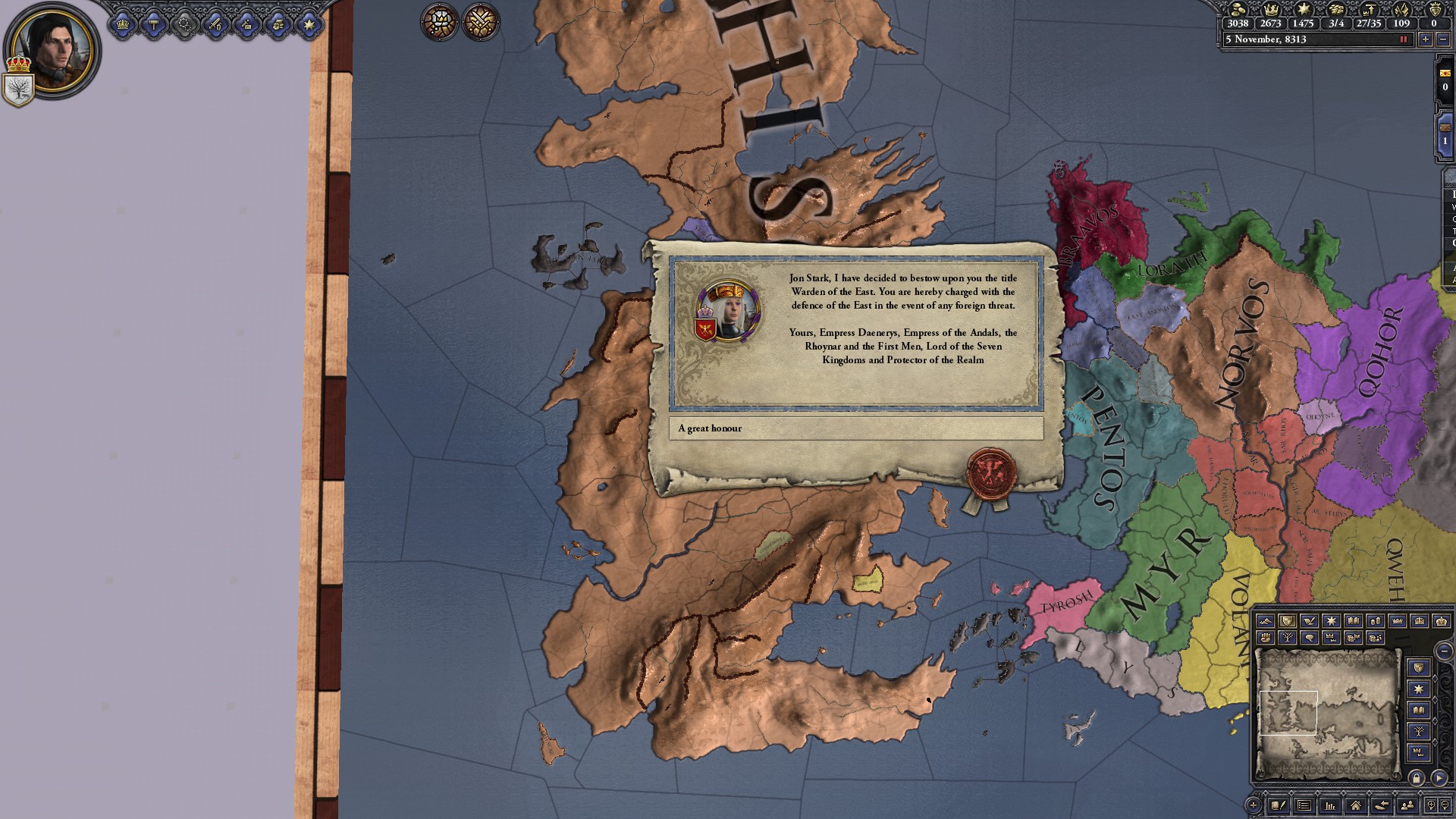Increase game speed with plus button

1425,39
